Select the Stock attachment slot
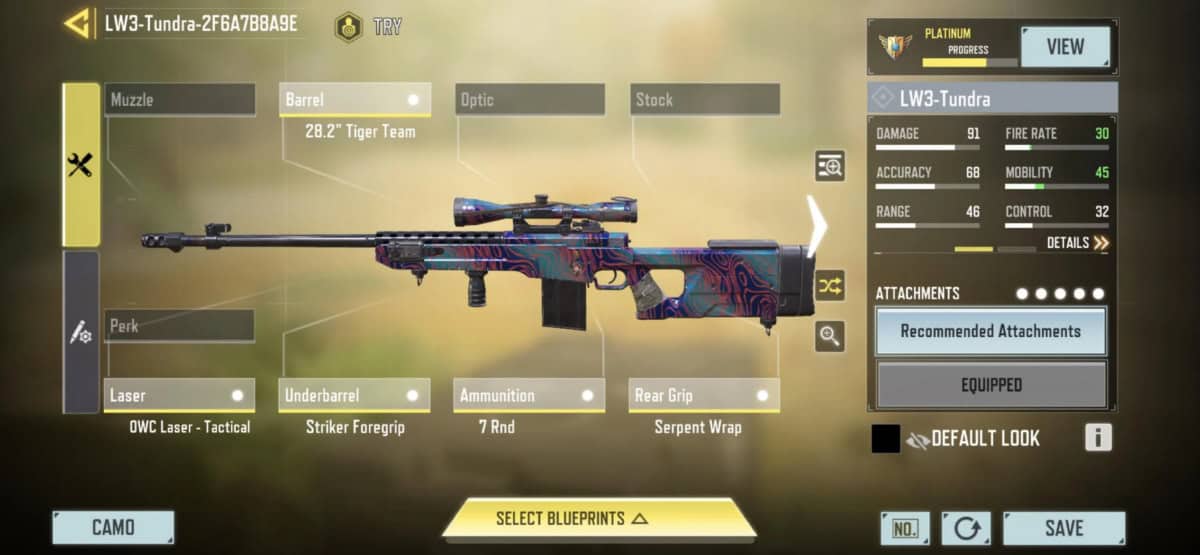The height and width of the screenshot is (555, 1200). [x=705, y=100]
